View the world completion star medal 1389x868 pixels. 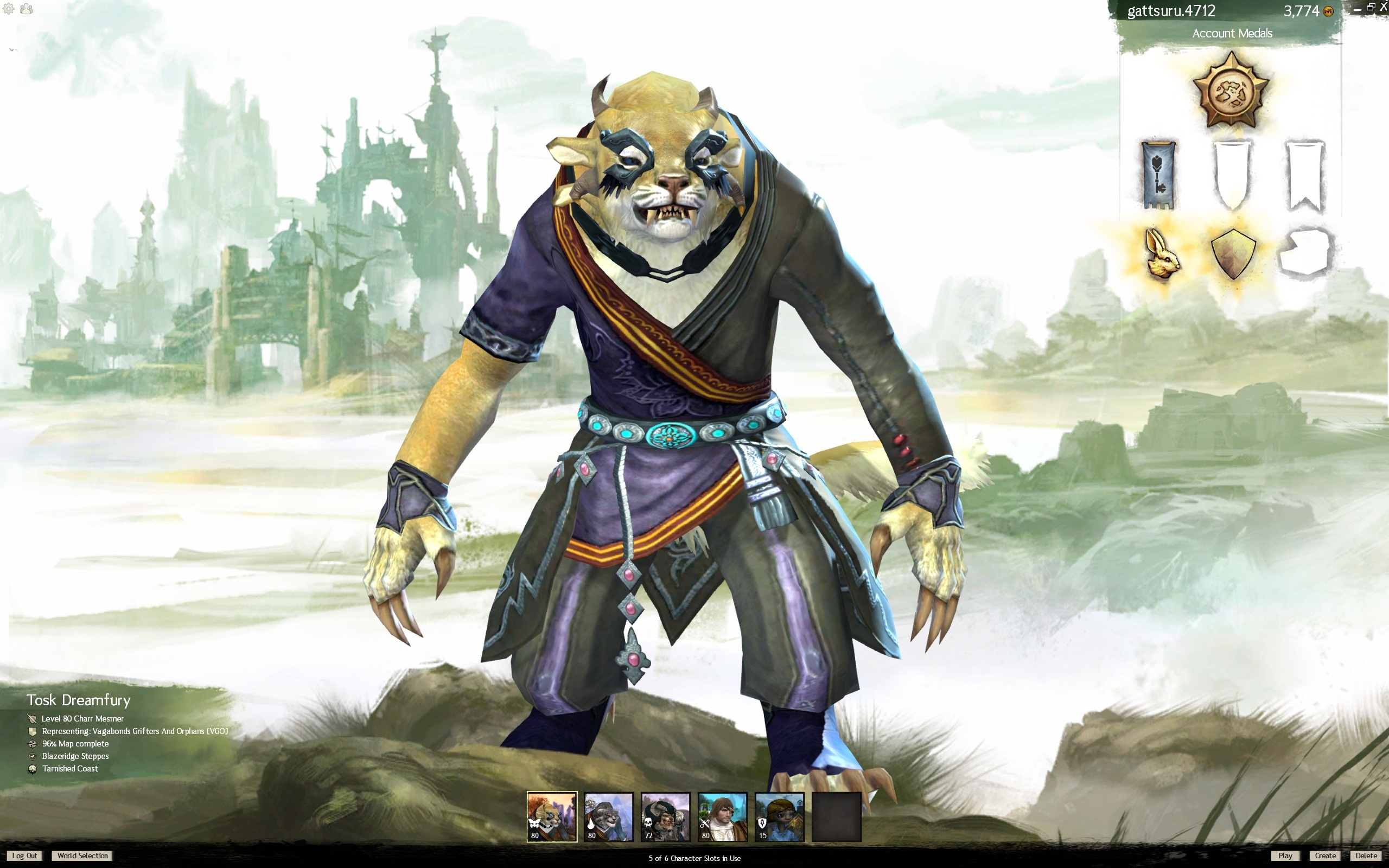click(1231, 92)
